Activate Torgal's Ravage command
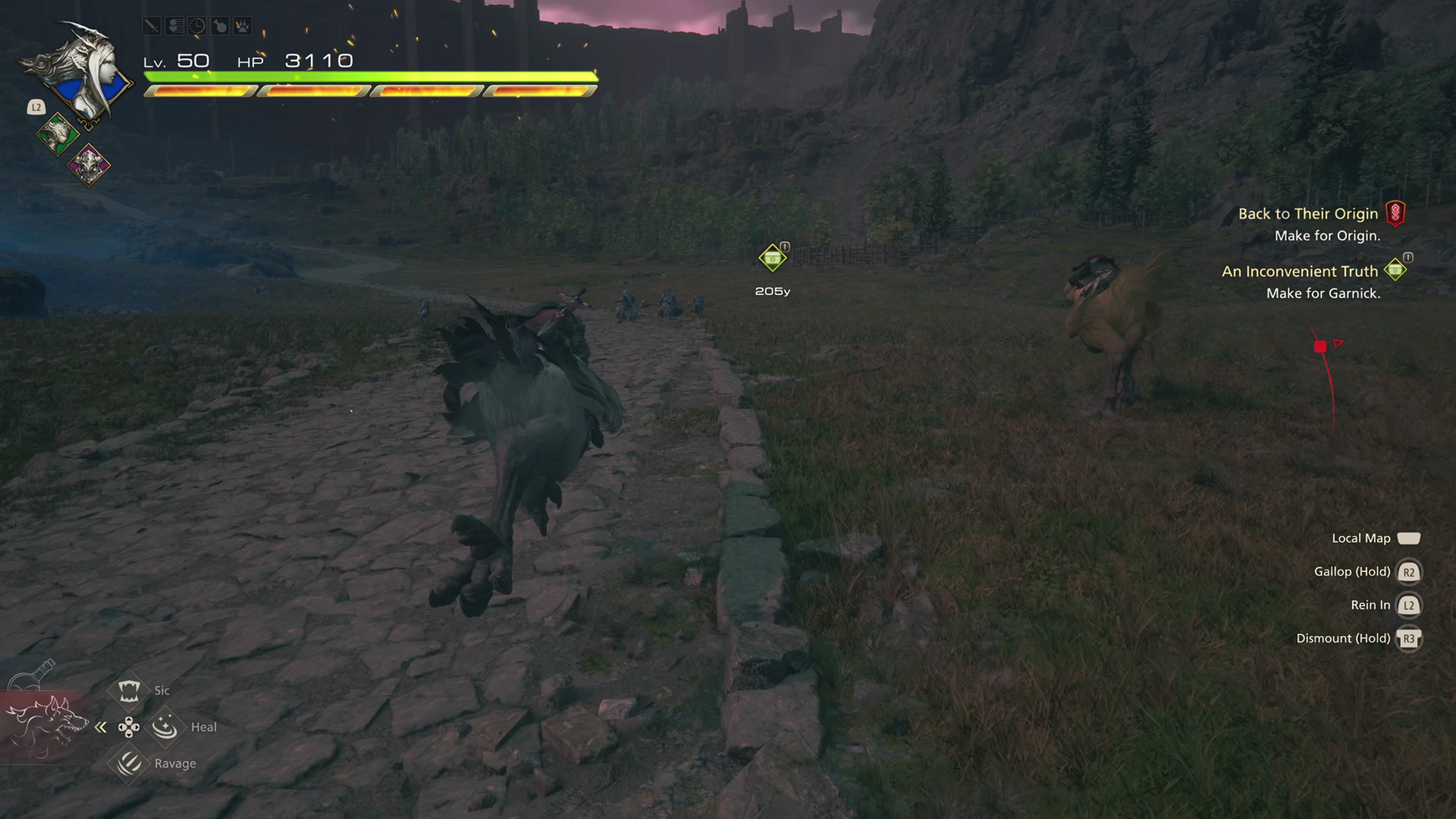1456x819 pixels. [x=129, y=763]
